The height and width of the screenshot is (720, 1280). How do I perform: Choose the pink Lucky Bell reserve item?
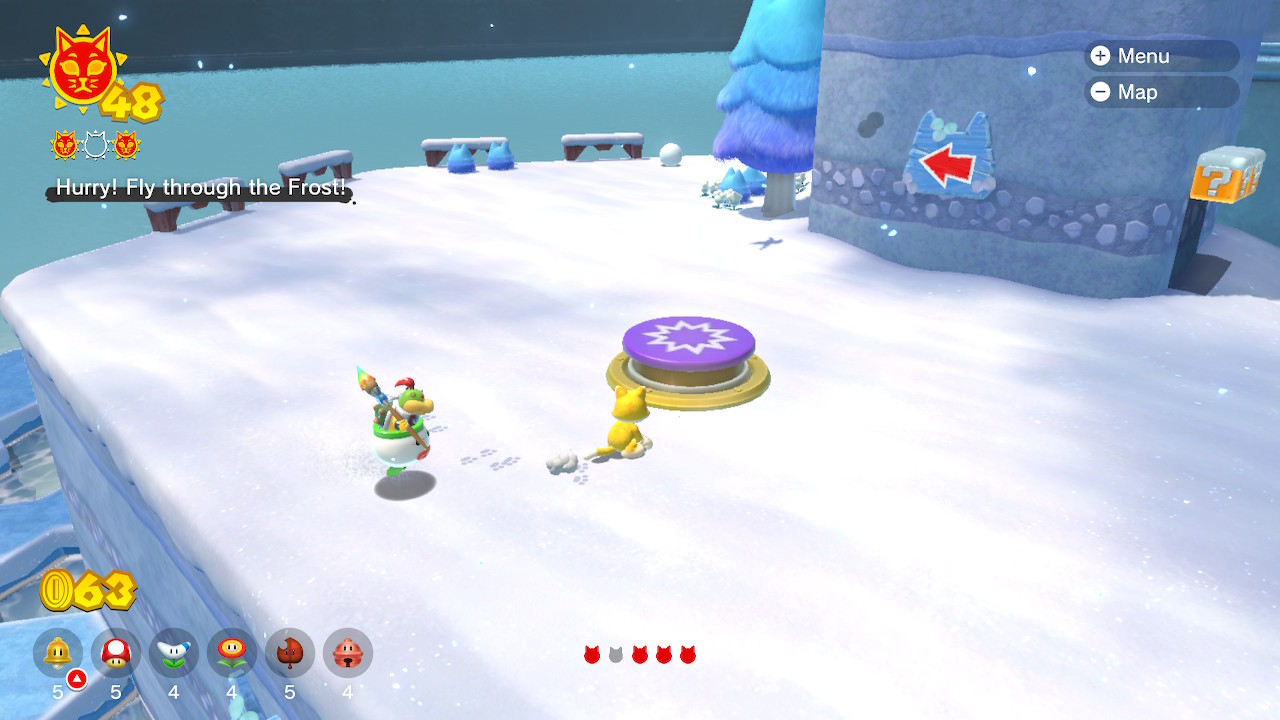348,653
